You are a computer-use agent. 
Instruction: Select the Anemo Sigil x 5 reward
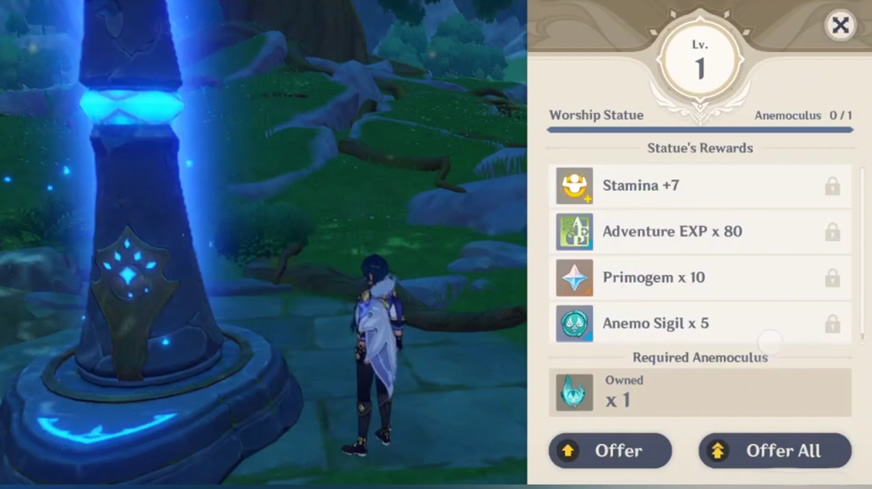point(700,324)
